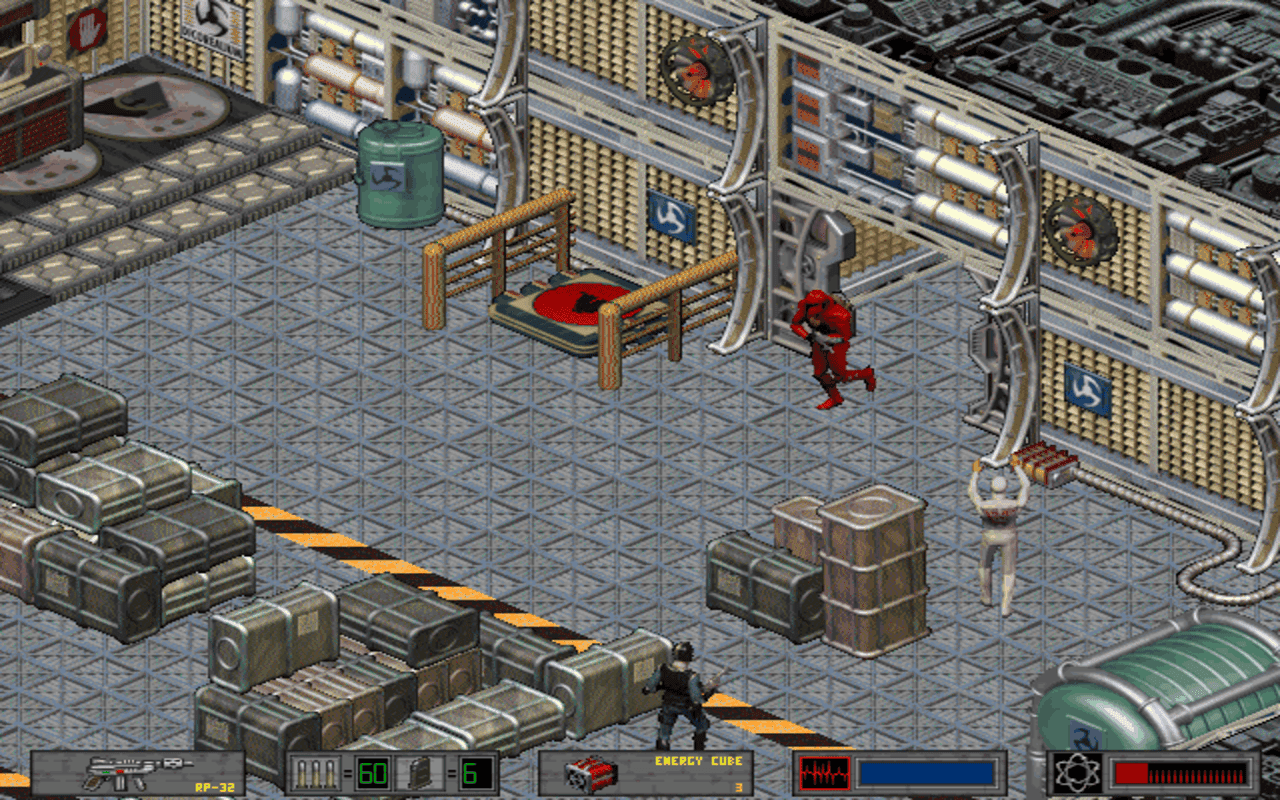Click the red stop-hand warning sign
The height and width of the screenshot is (800, 1280).
86,28
